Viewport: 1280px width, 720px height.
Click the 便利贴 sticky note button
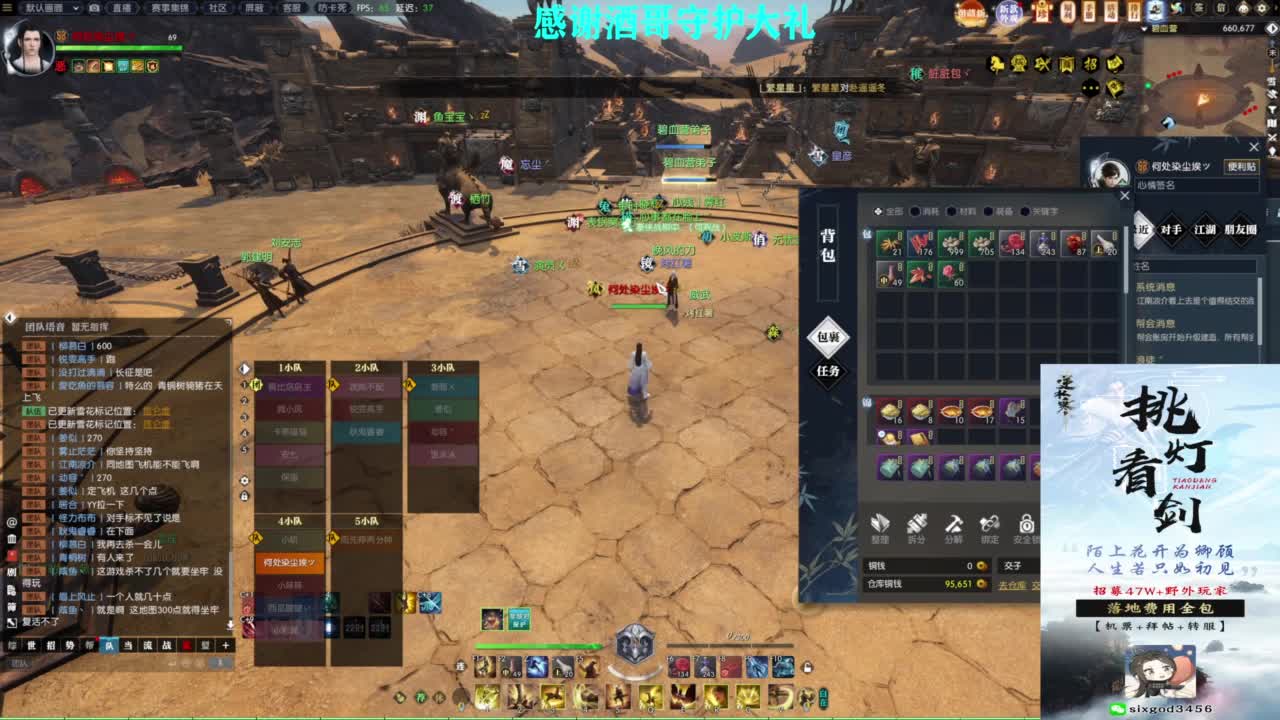click(x=1242, y=166)
